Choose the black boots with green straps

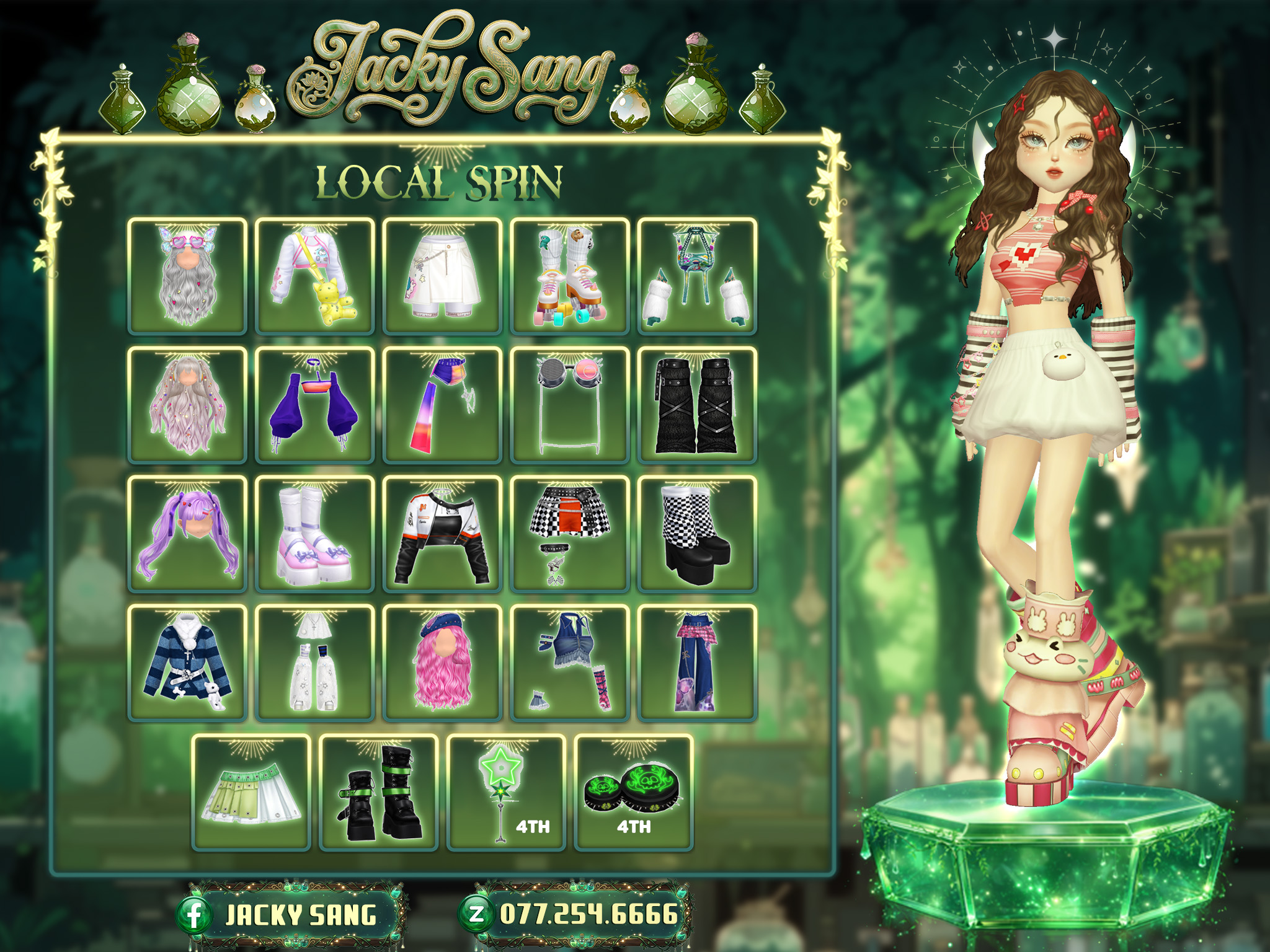379,793
